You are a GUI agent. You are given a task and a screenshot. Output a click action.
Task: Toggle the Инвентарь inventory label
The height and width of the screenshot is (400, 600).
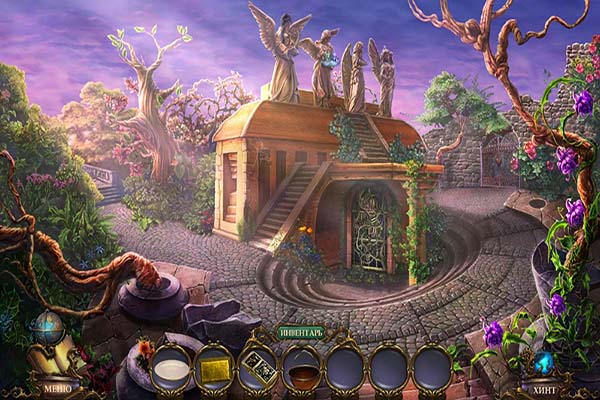pos(301,333)
